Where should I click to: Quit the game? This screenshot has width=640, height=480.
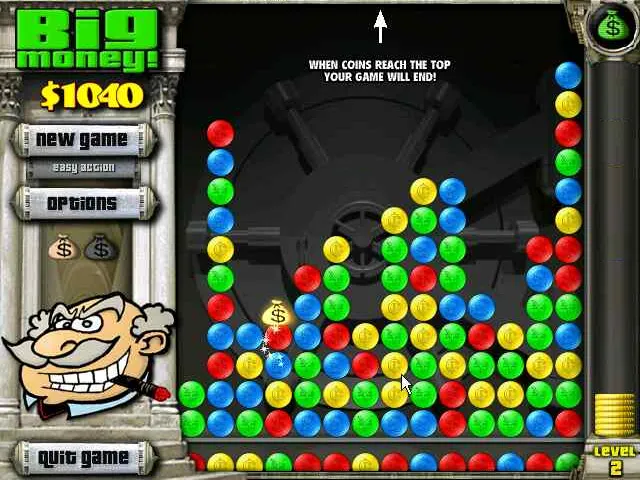coord(83,458)
